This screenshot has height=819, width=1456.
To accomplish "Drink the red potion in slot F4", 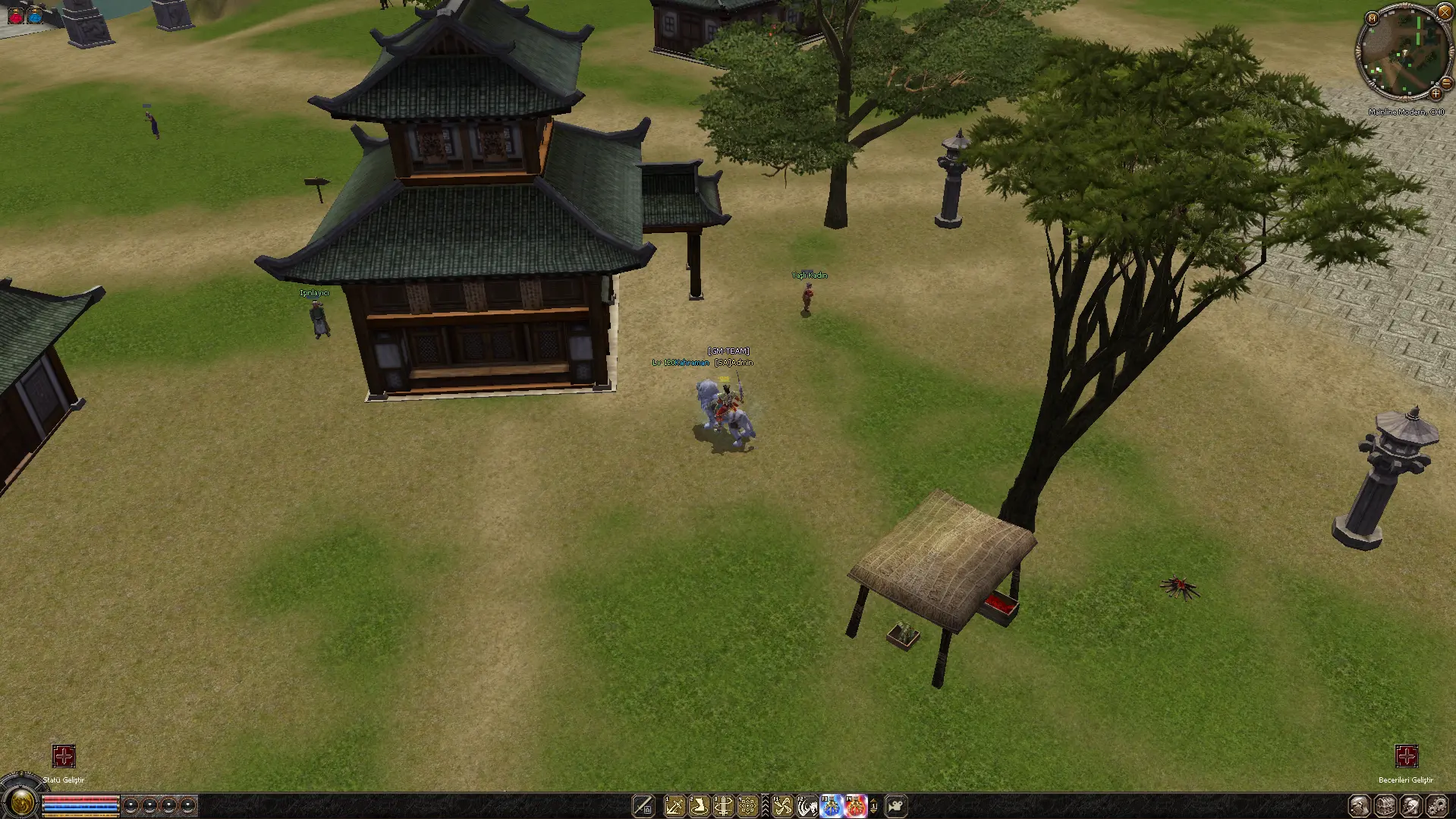I will (x=856, y=805).
